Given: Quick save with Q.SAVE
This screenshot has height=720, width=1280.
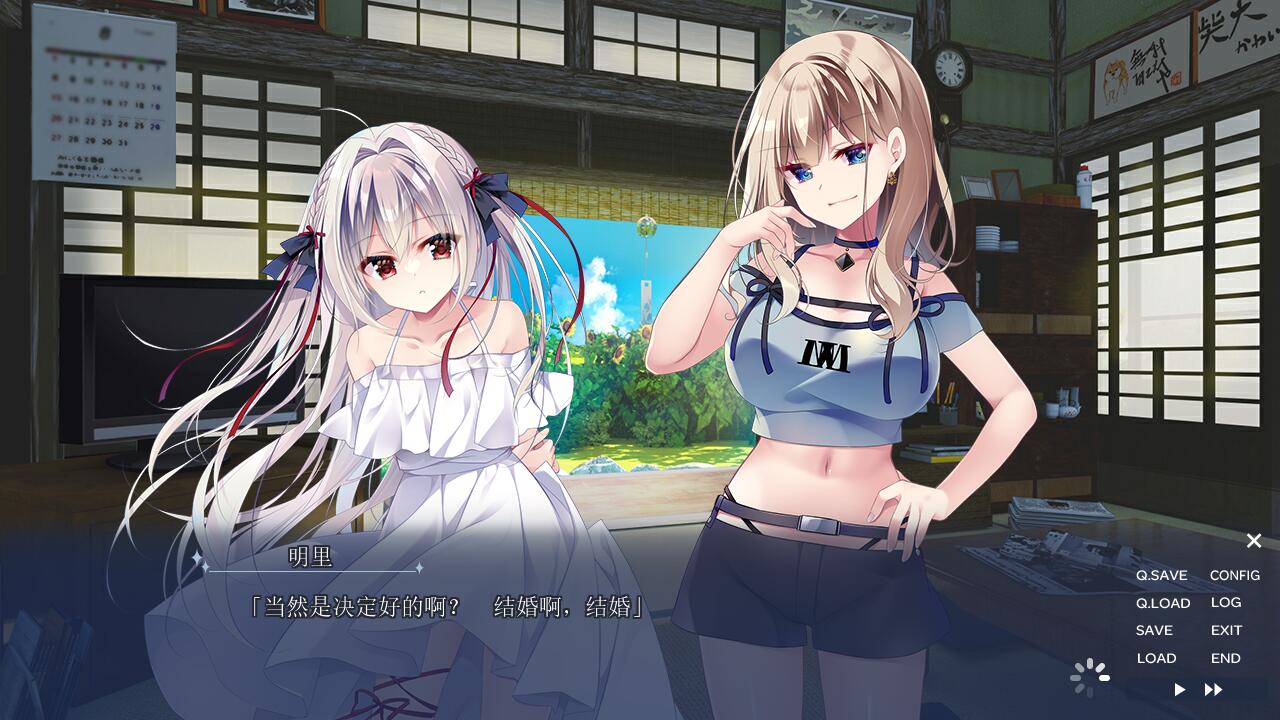Looking at the screenshot, I should [x=1161, y=575].
